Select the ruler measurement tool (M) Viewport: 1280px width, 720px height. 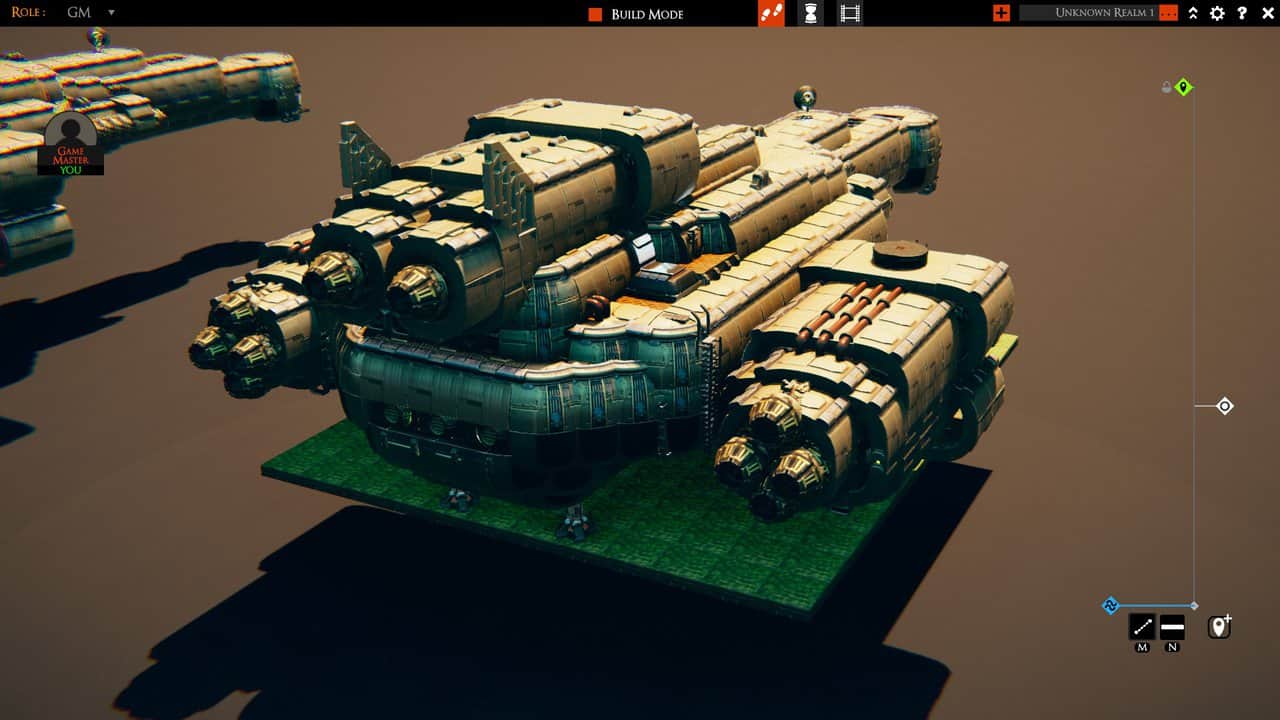point(1143,629)
